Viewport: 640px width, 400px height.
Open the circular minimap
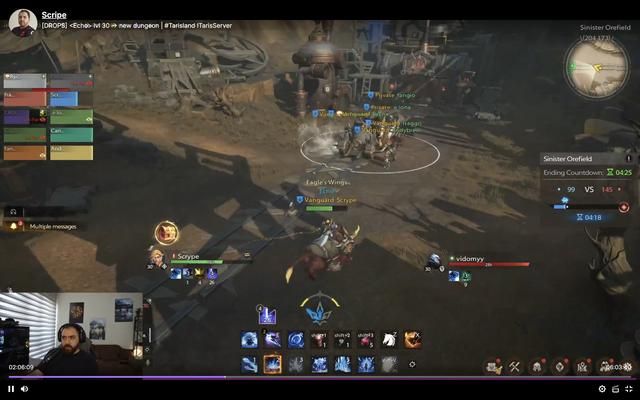(x=596, y=67)
